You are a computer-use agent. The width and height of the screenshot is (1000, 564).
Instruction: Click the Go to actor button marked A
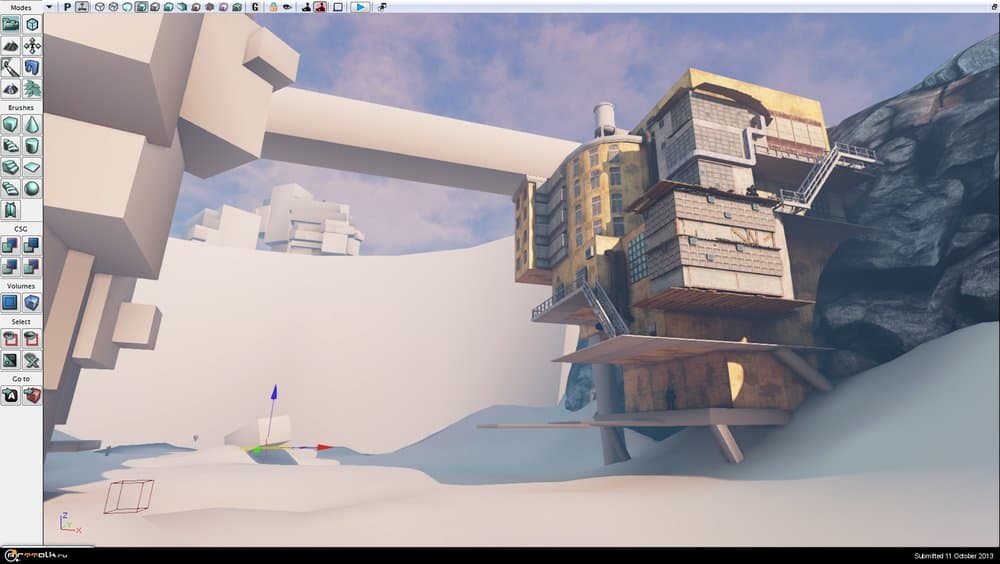click(x=11, y=395)
